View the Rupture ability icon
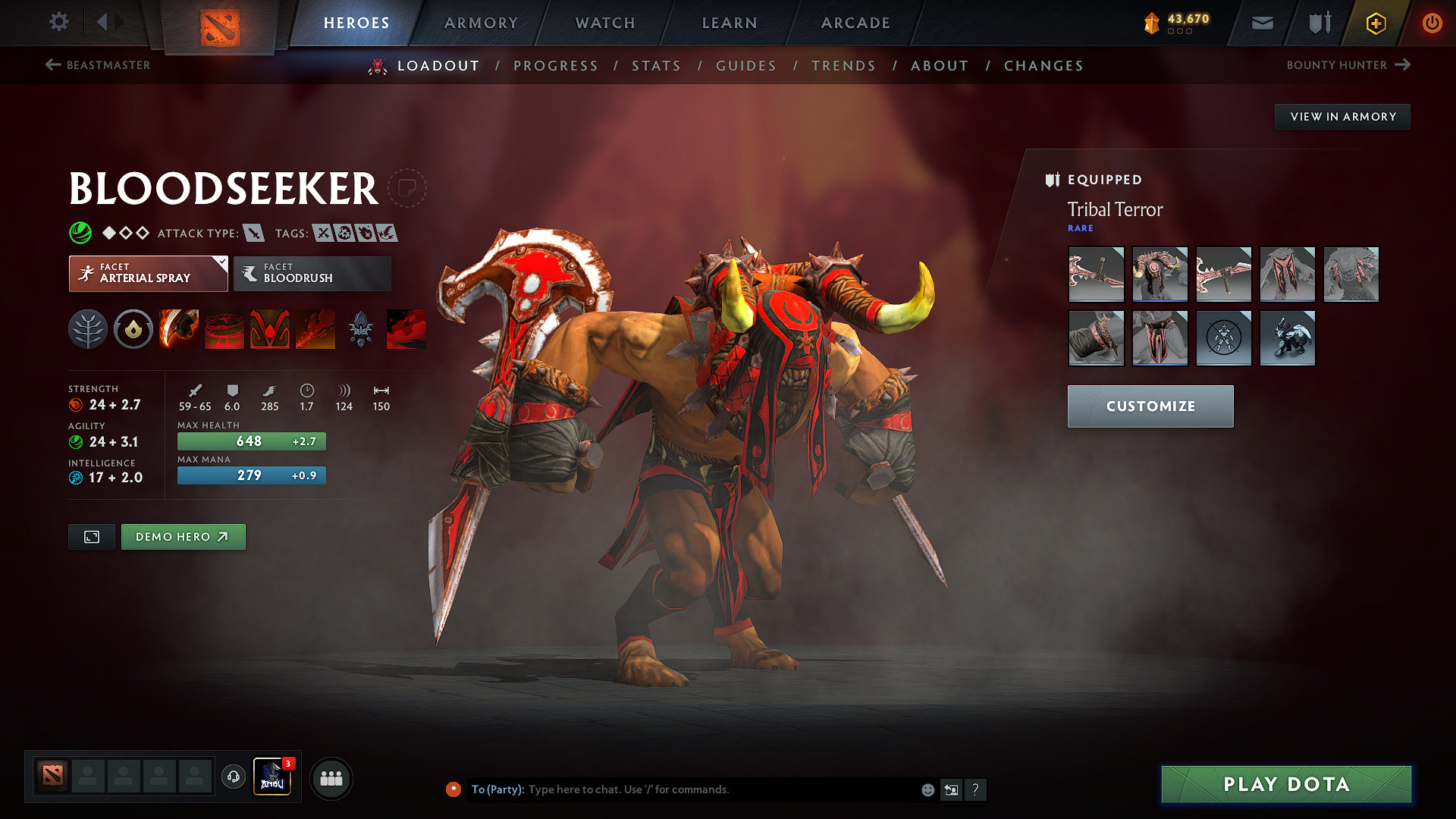This screenshot has height=819, width=1456. [x=315, y=329]
